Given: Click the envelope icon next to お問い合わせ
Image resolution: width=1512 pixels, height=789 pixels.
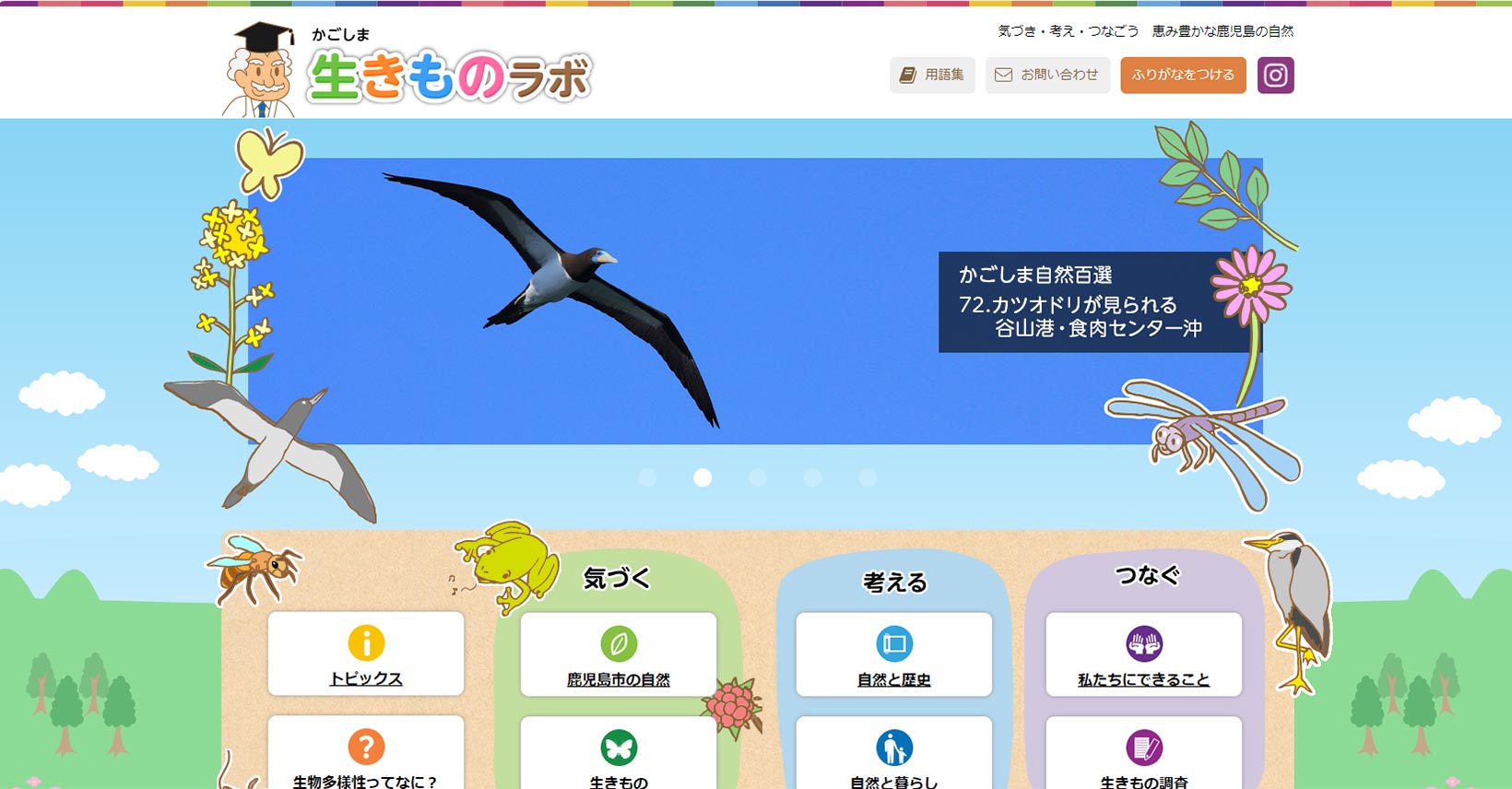Looking at the screenshot, I should tap(1003, 75).
